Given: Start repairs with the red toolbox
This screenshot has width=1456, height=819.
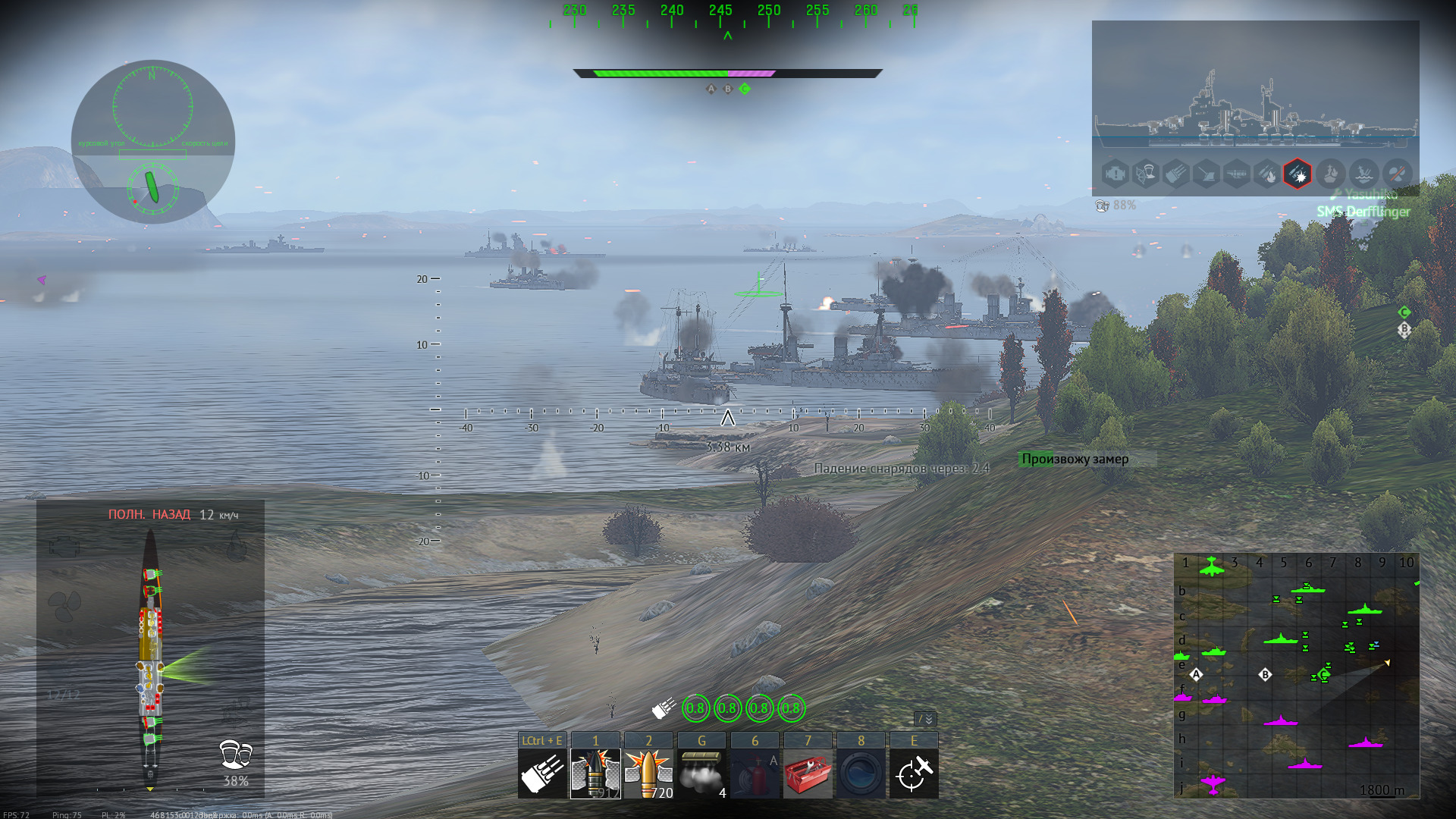Looking at the screenshot, I should (808, 773).
